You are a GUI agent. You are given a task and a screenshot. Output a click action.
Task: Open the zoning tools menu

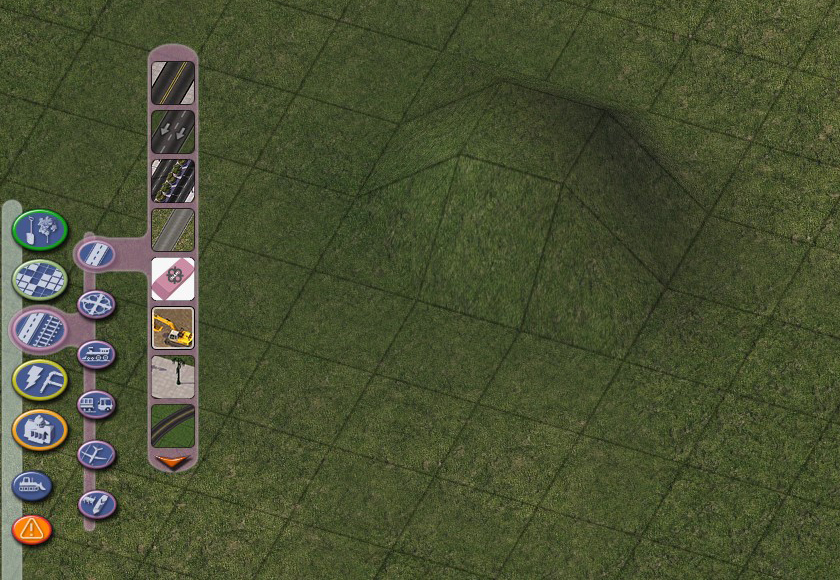tap(39, 279)
